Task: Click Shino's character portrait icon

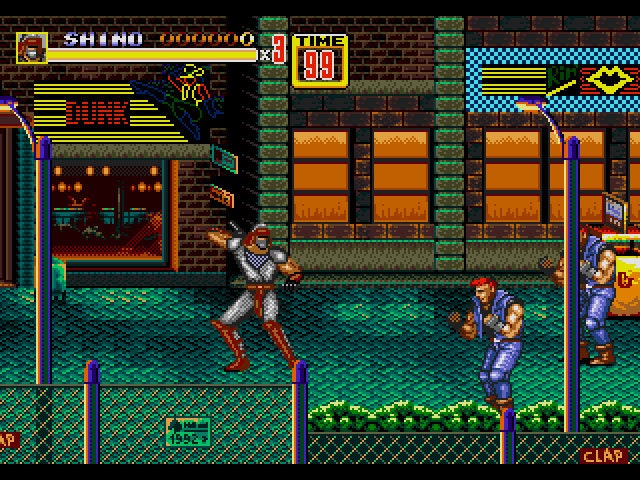Action: (x=31, y=48)
